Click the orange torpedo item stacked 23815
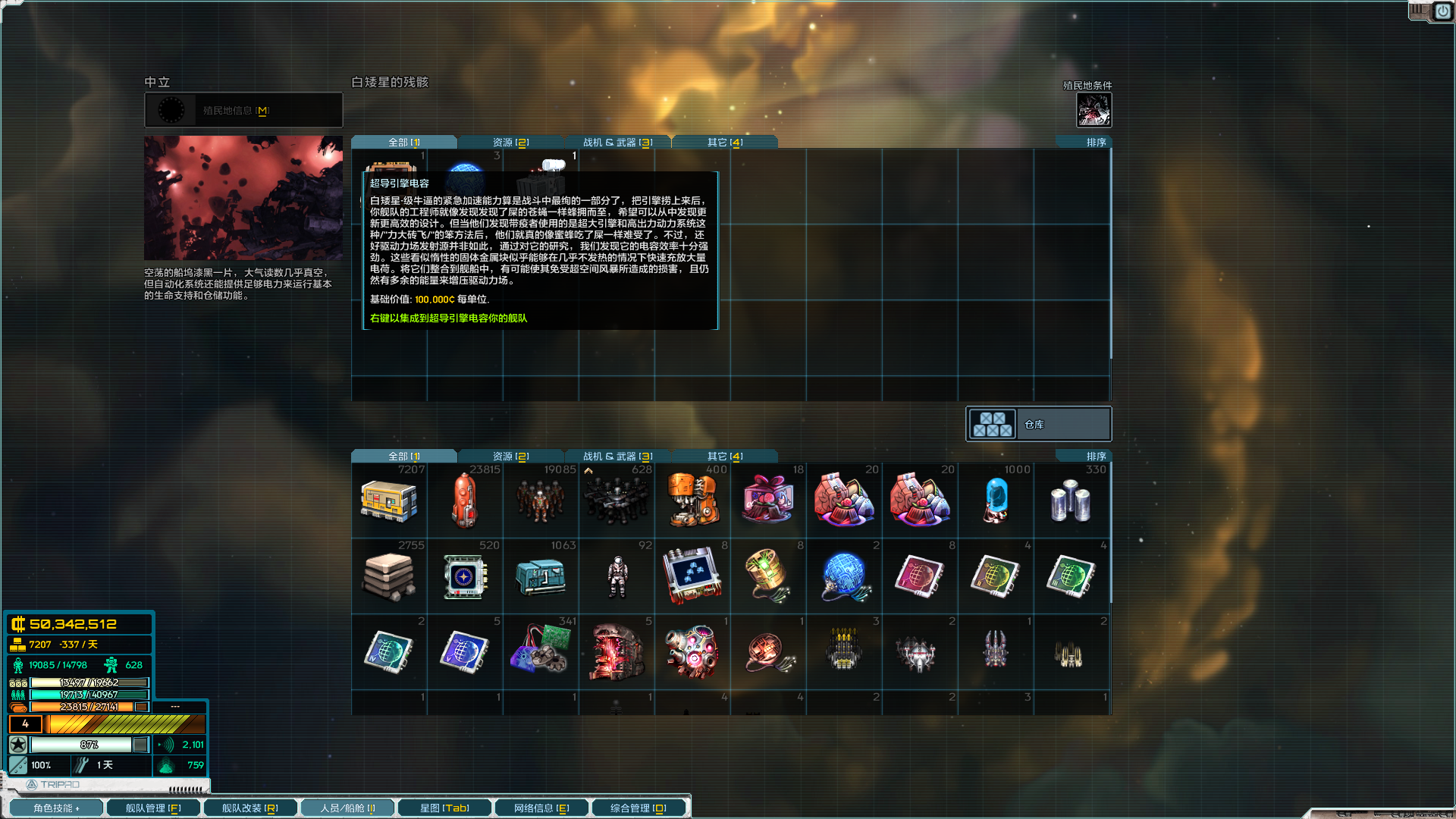The width and height of the screenshot is (1456, 819). [465, 500]
